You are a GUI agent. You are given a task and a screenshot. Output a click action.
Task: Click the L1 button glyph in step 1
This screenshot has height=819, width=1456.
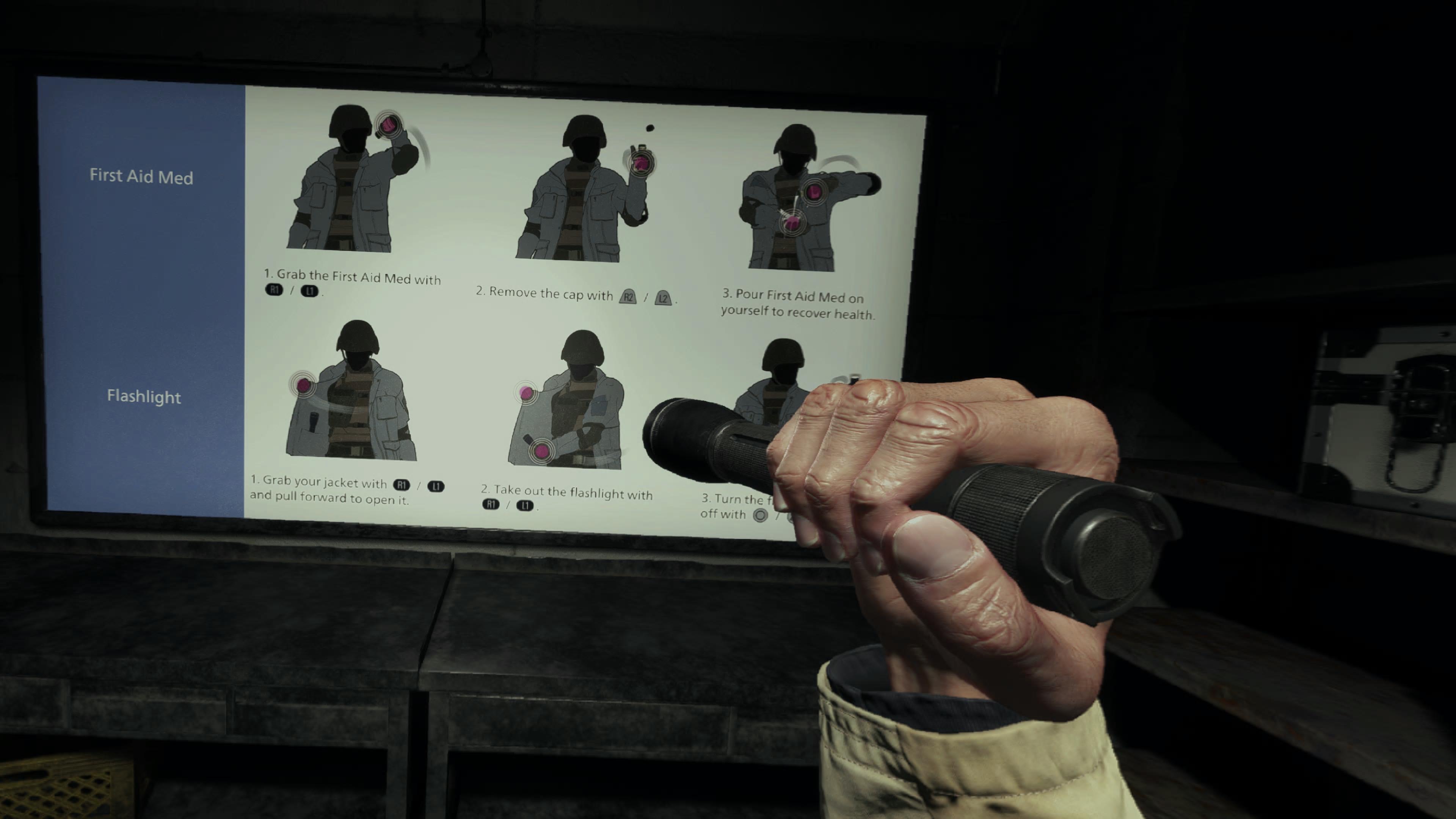click(x=310, y=291)
